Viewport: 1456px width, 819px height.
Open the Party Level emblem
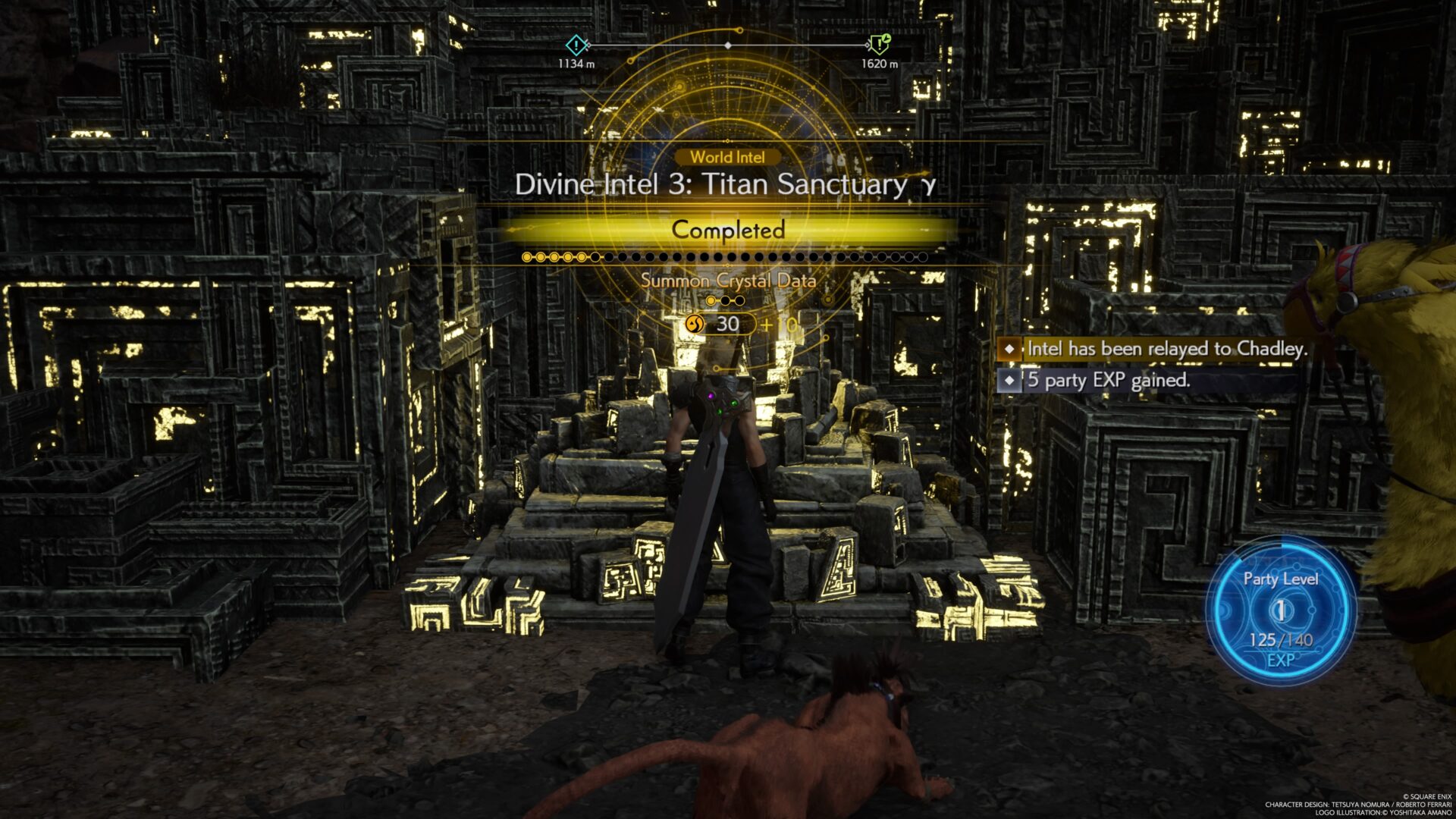click(x=1280, y=610)
